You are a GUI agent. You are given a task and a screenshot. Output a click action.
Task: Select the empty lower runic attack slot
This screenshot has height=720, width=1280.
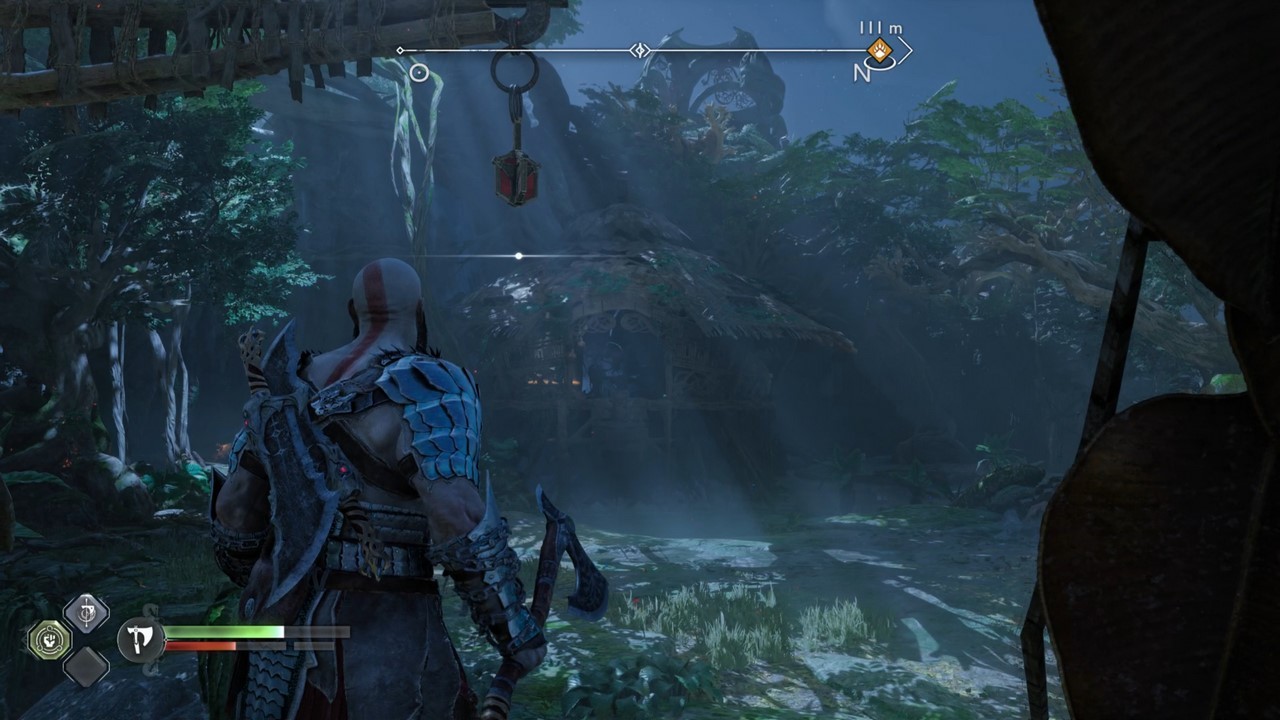(86, 667)
